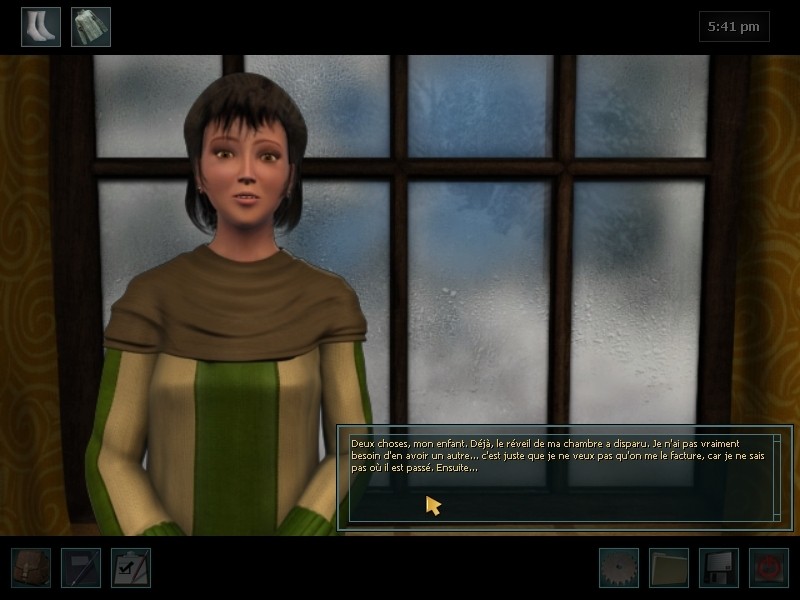Save the game with floppy disk icon
The image size is (800, 600).
click(719, 567)
